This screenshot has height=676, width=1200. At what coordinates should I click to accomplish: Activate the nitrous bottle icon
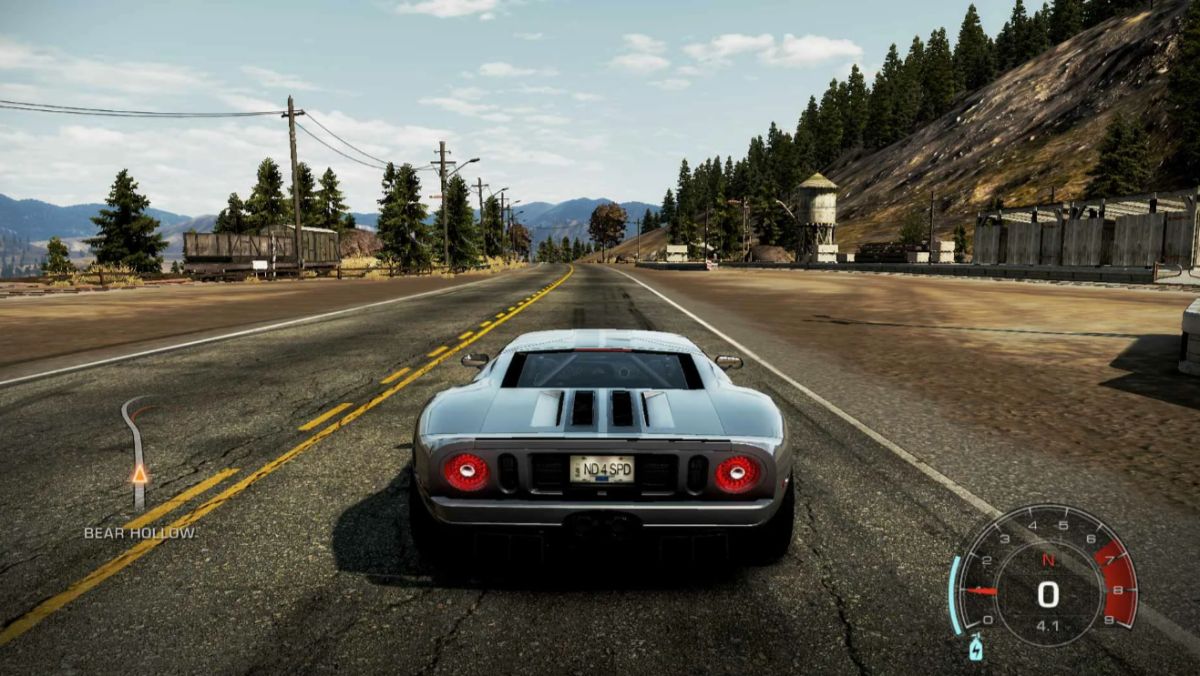point(975,648)
